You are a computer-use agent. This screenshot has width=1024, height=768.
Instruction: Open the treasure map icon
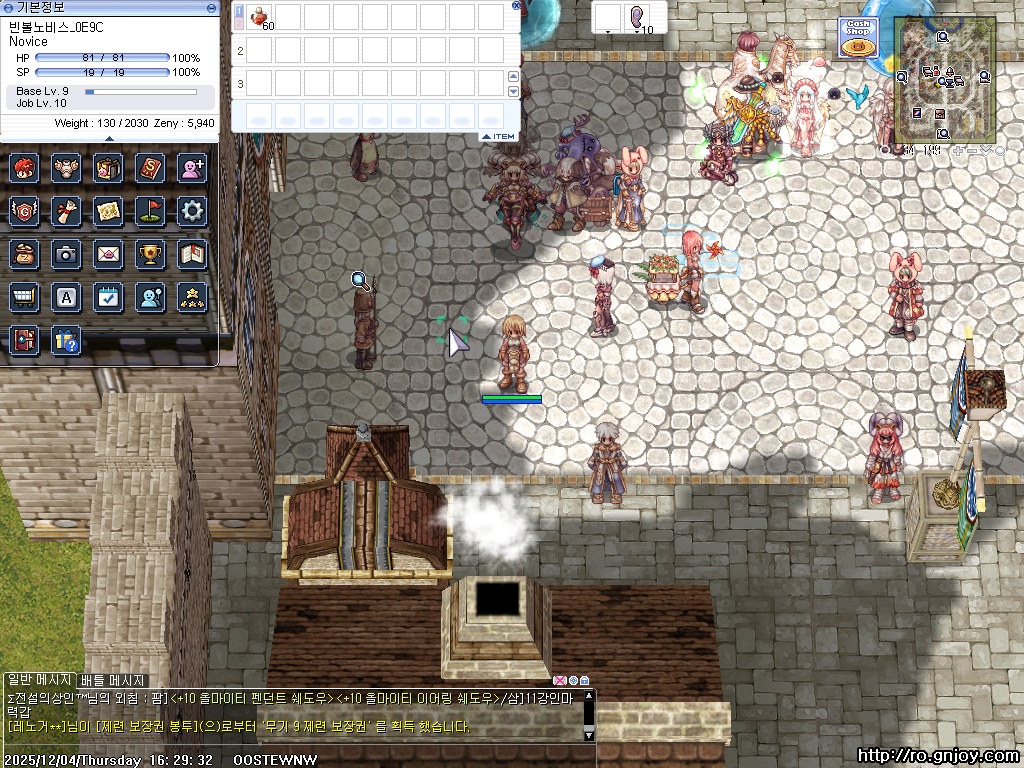tap(108, 210)
